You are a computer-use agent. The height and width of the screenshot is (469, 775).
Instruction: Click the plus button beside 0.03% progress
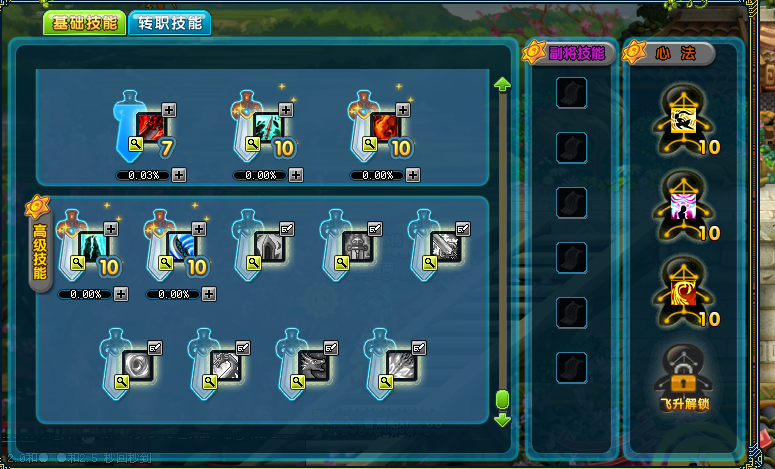pyautogui.click(x=179, y=175)
